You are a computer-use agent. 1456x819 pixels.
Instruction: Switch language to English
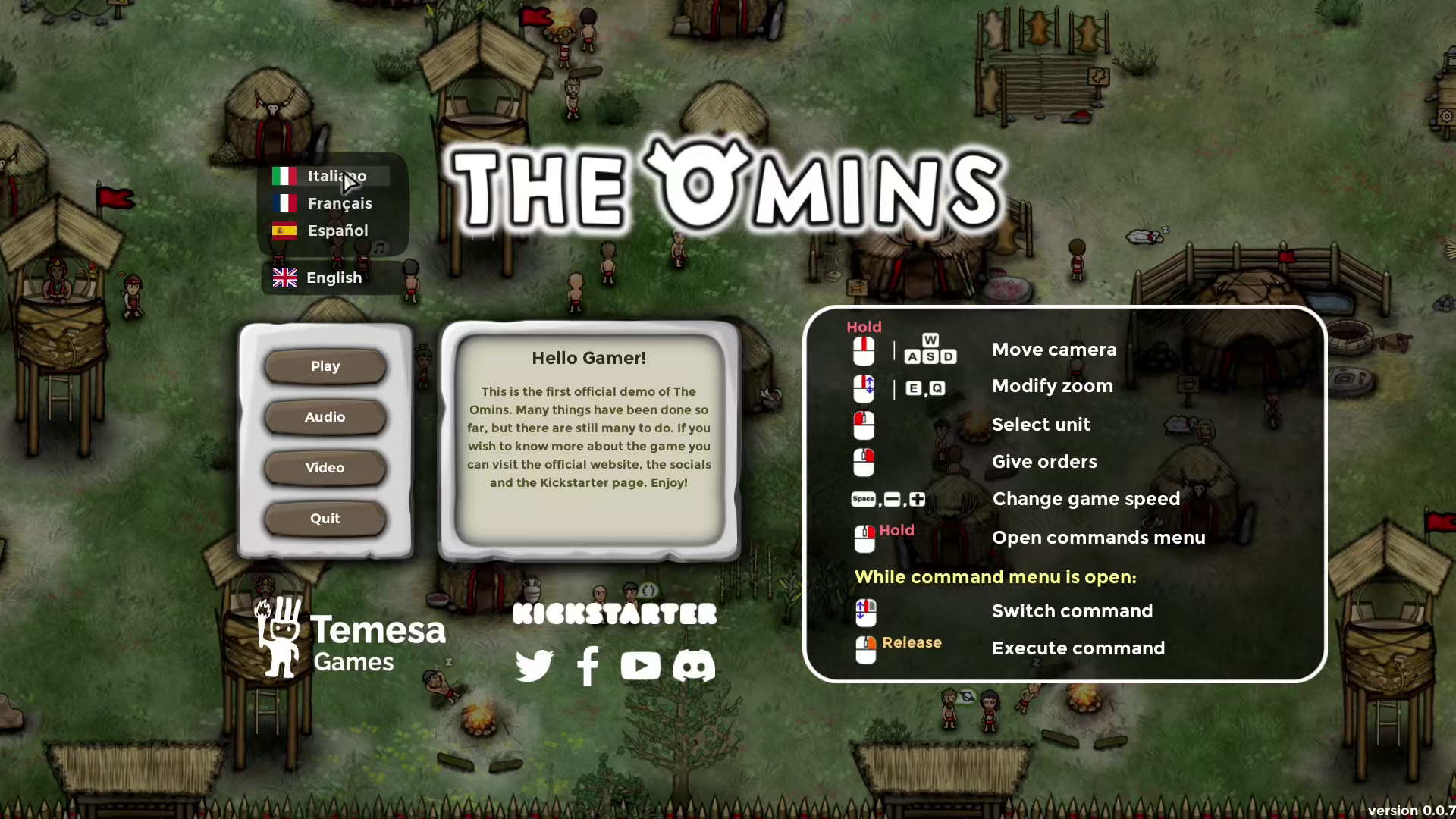(x=334, y=278)
